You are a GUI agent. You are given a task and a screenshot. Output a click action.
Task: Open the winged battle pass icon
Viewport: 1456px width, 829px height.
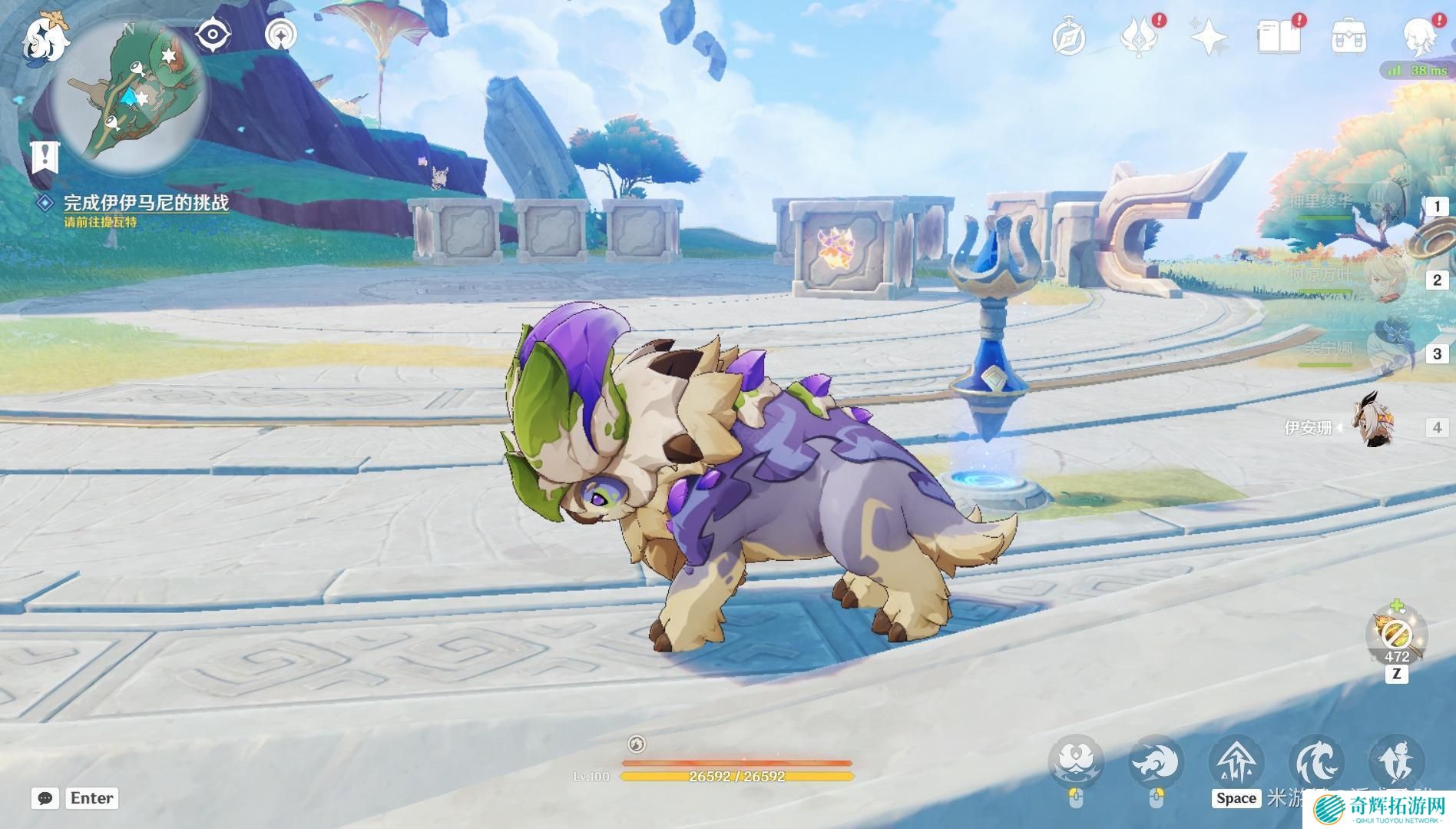[1139, 37]
